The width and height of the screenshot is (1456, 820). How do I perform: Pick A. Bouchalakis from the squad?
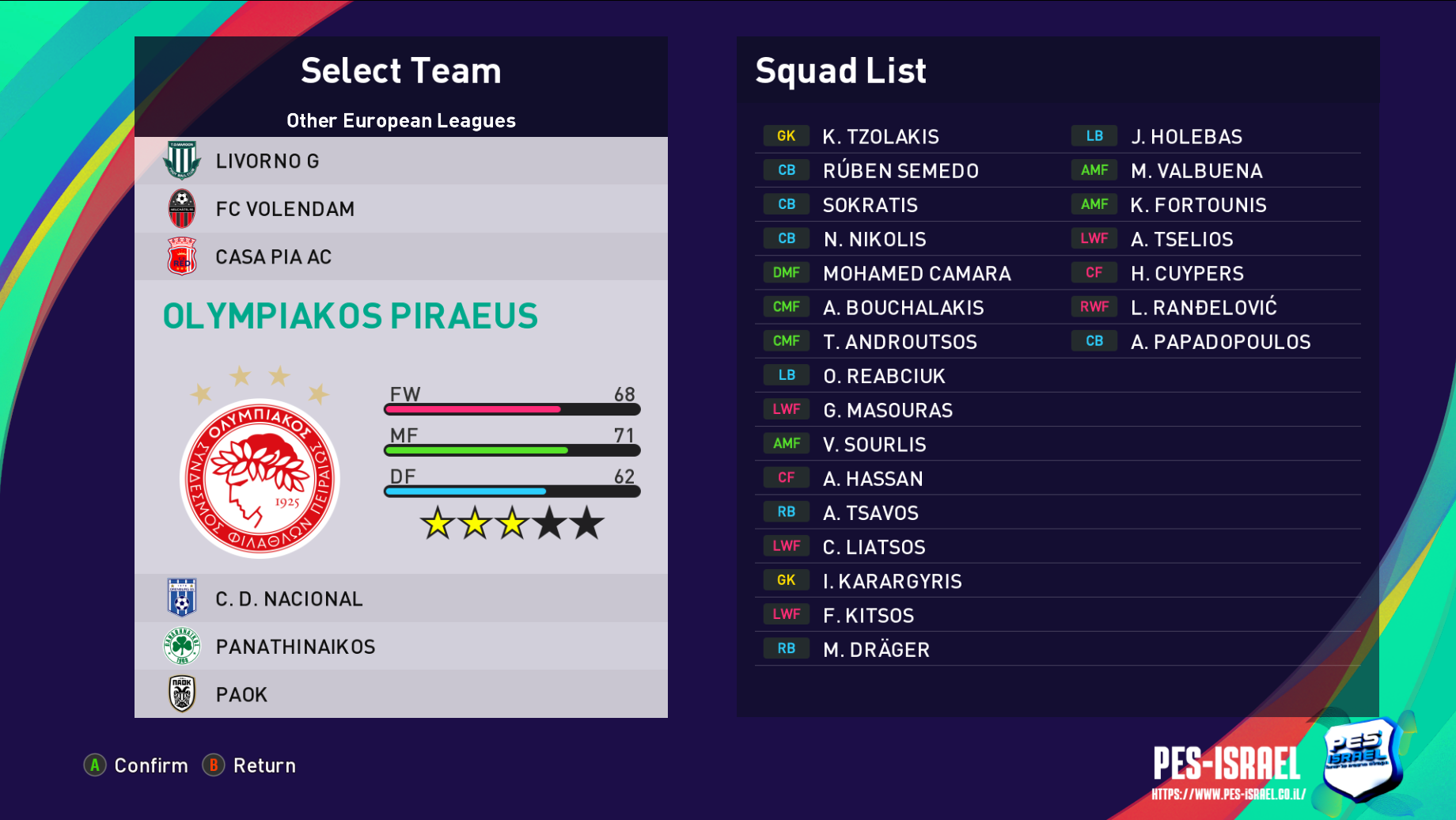[x=903, y=308]
